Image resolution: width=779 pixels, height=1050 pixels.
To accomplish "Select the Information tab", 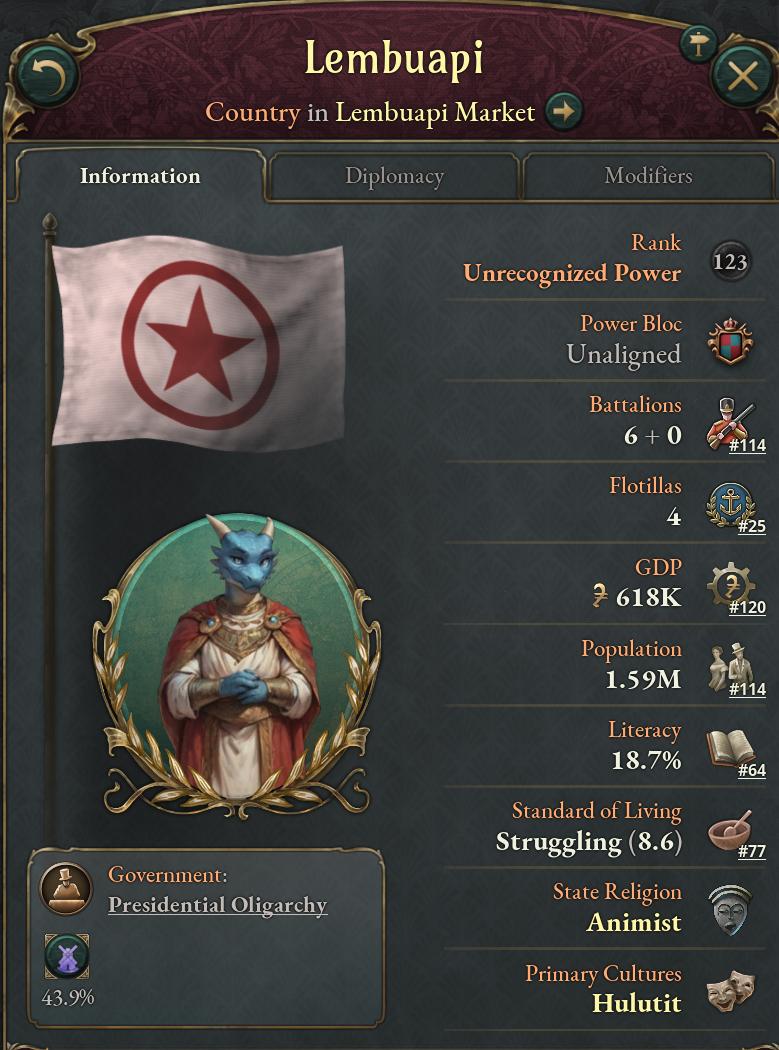I will [140, 177].
